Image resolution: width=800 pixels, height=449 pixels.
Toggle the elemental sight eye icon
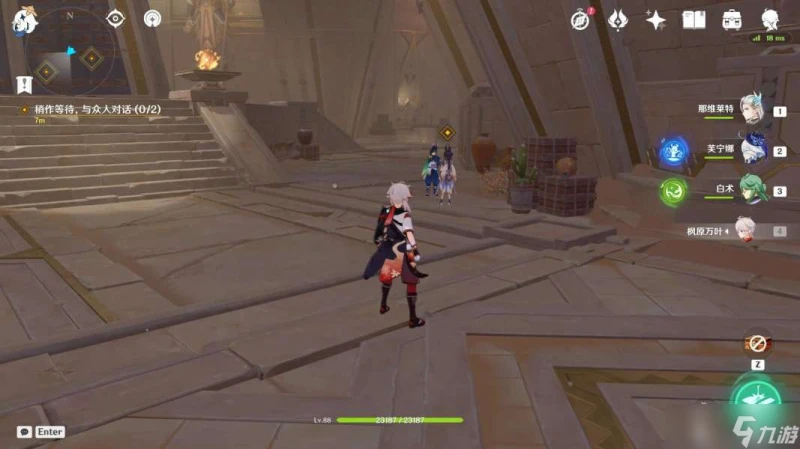tap(115, 18)
